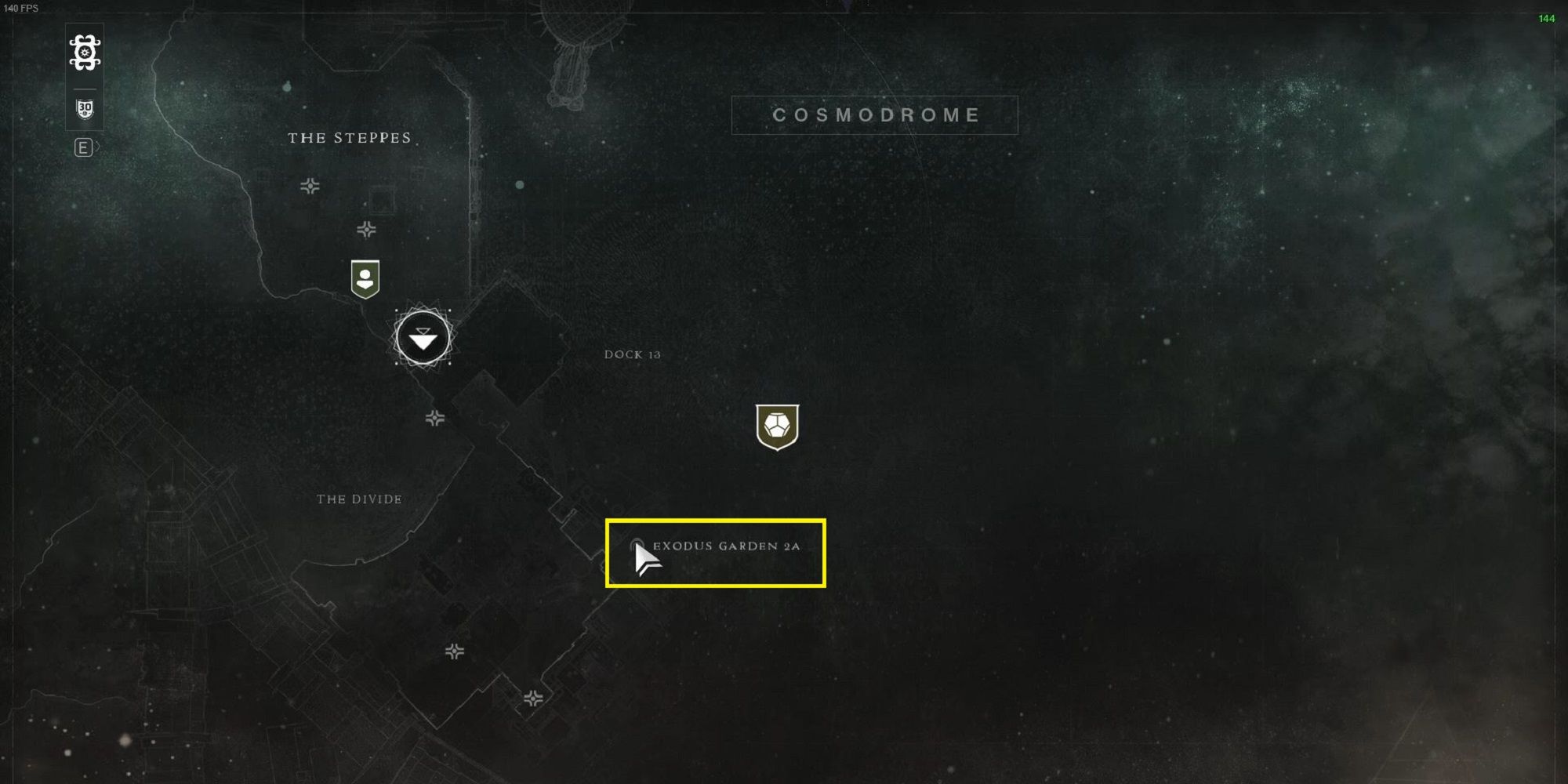Select the Cosmodrome landing zone marker

(x=423, y=339)
